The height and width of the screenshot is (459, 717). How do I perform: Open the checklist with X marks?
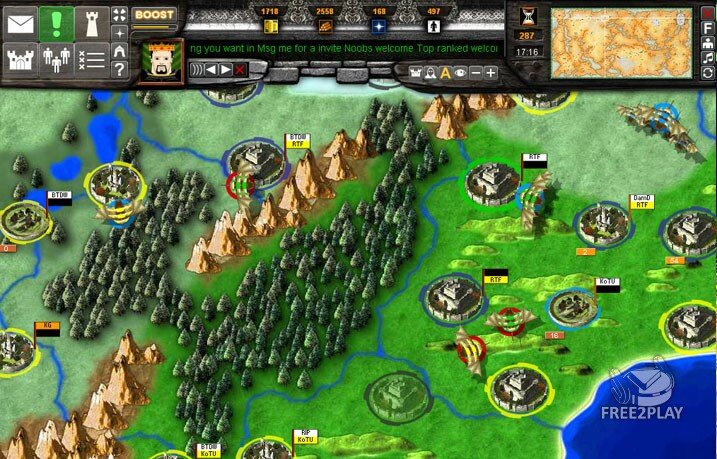(x=93, y=60)
